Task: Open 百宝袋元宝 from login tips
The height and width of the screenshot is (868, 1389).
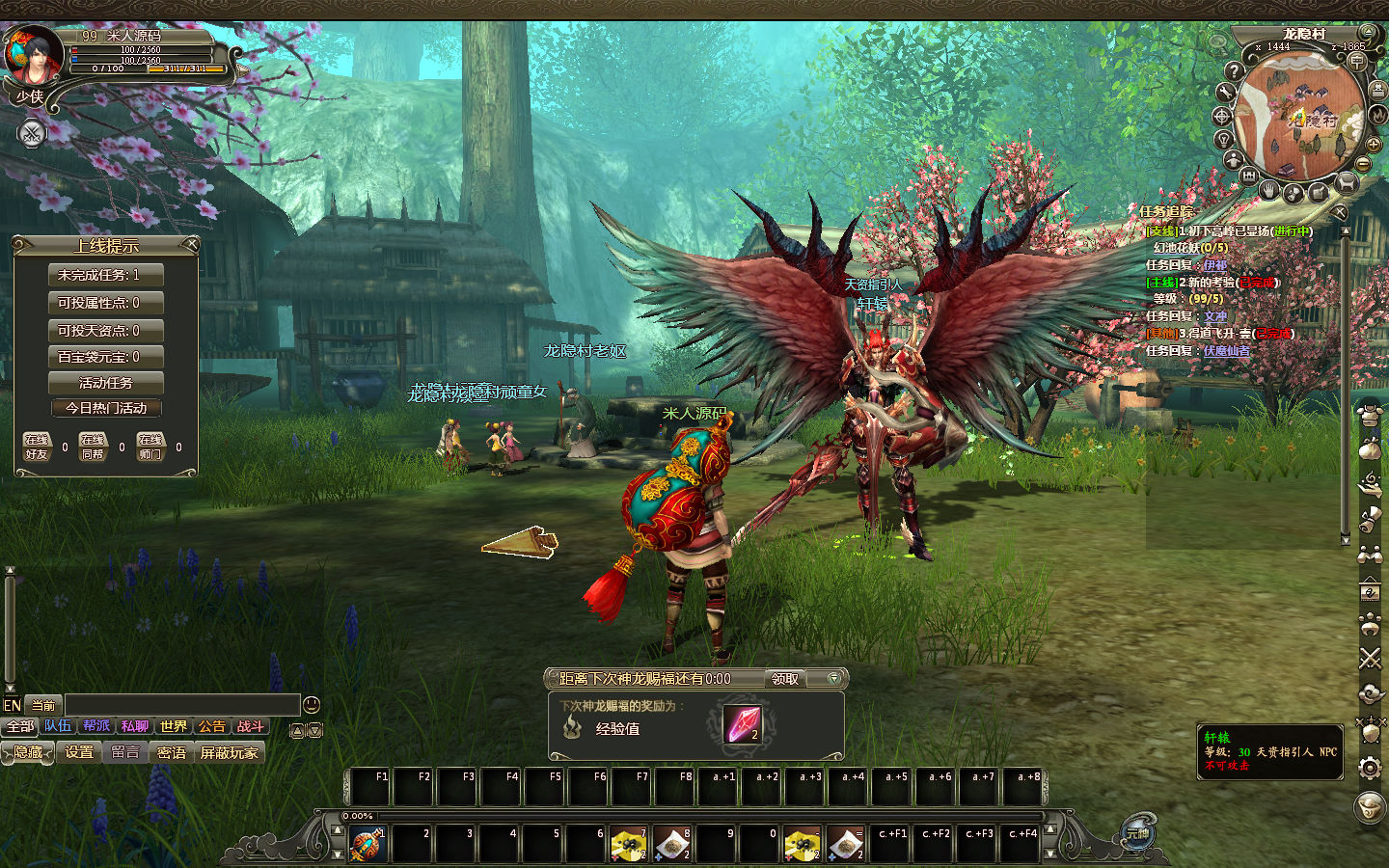Action: pos(105,357)
